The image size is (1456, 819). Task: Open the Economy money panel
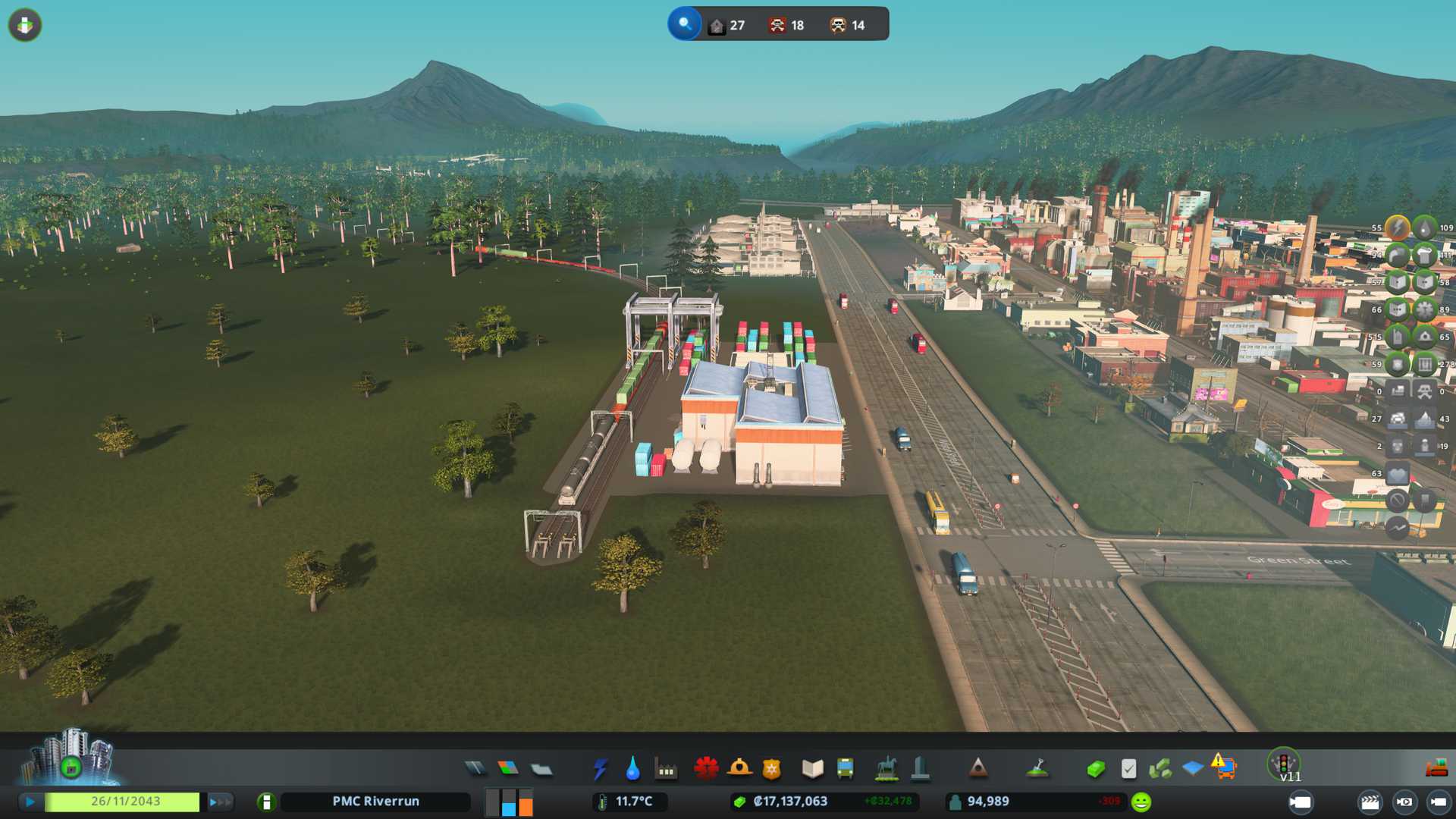point(1096,769)
